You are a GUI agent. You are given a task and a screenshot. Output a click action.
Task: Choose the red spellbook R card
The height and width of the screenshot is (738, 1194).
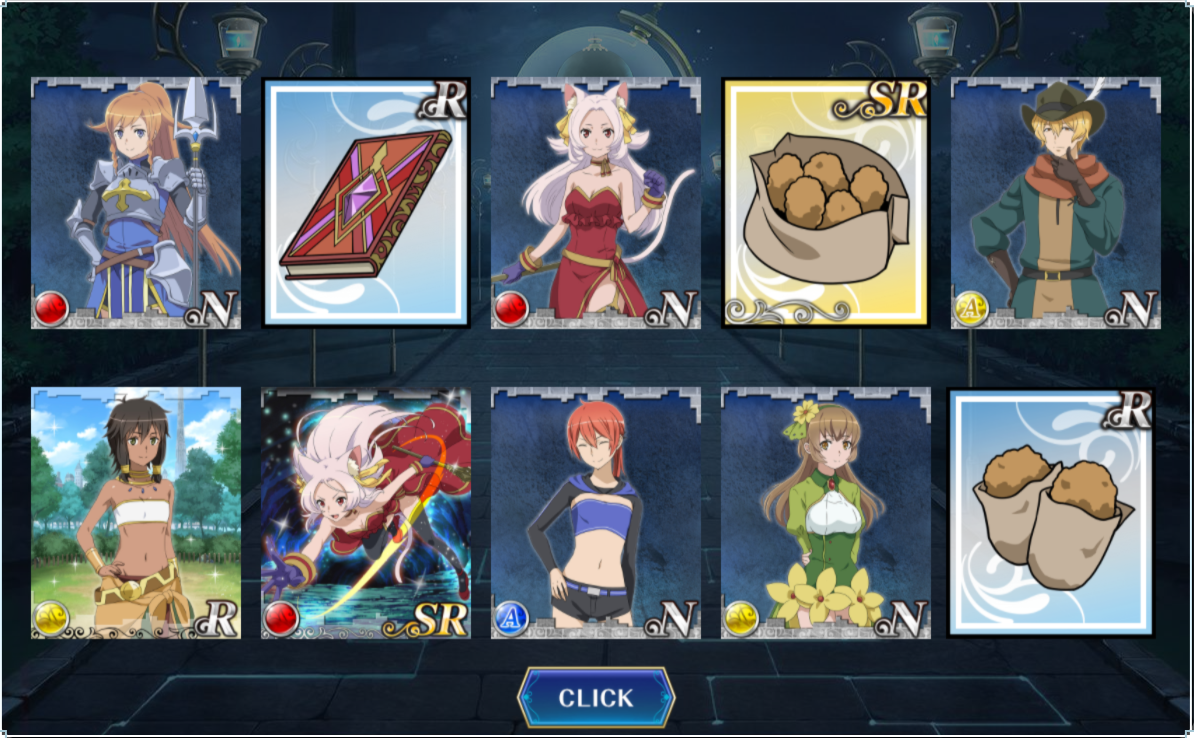point(366,203)
